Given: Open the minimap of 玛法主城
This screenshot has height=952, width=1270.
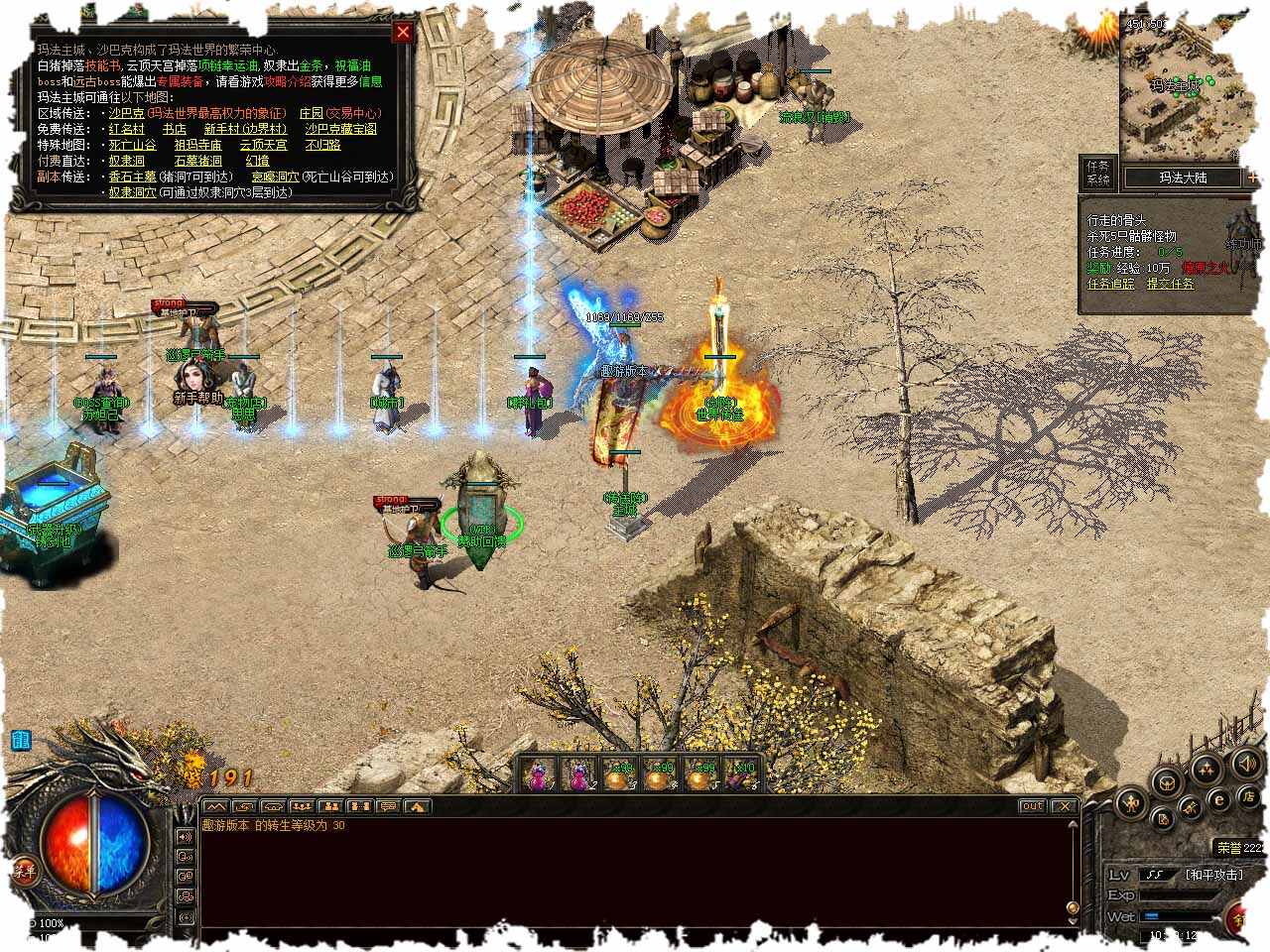Looking at the screenshot, I should point(1179,84).
